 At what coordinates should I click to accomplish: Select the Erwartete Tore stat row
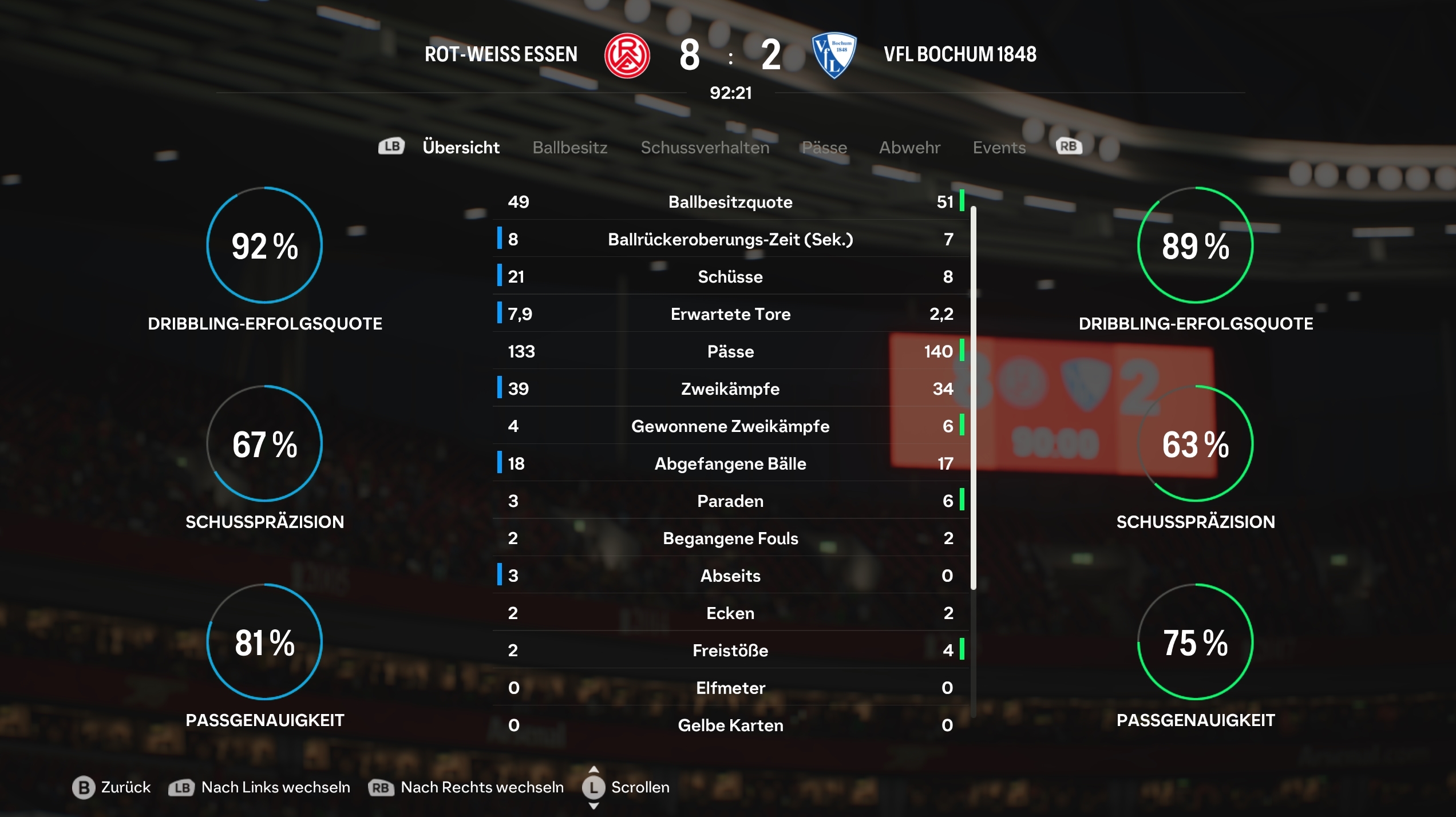pyautogui.click(x=730, y=314)
